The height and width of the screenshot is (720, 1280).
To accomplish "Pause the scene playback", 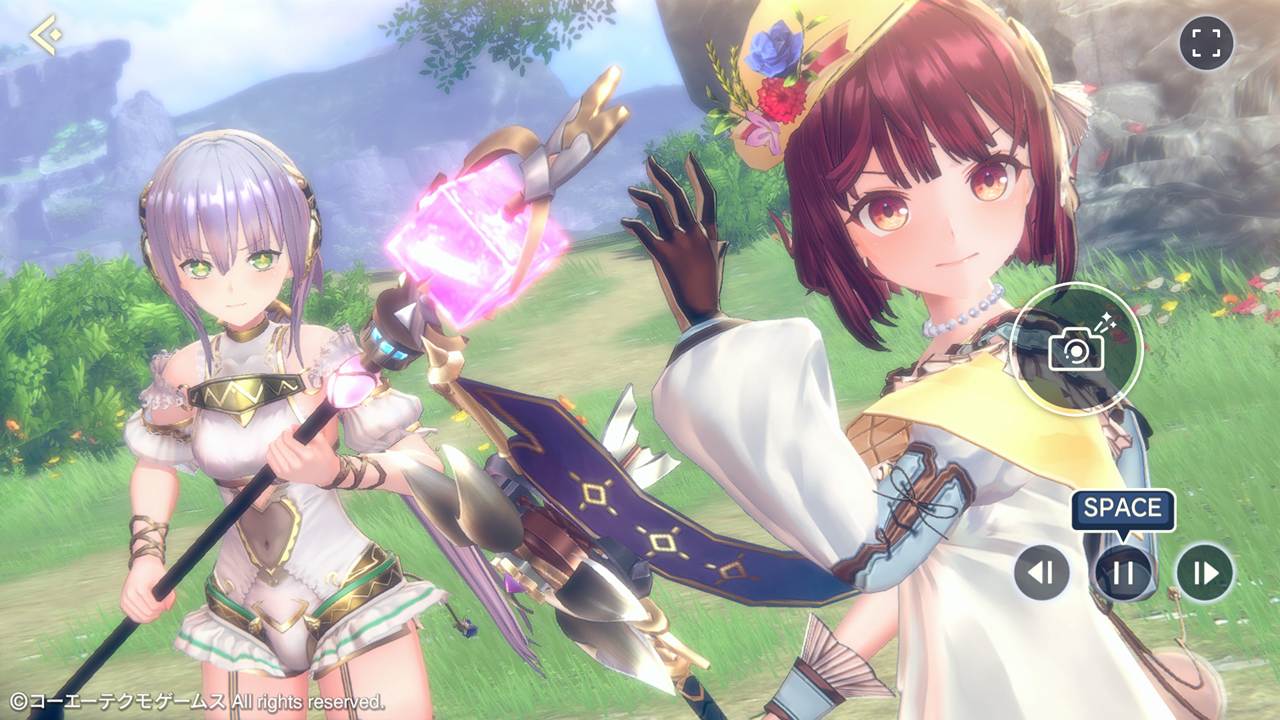I will click(x=1123, y=572).
